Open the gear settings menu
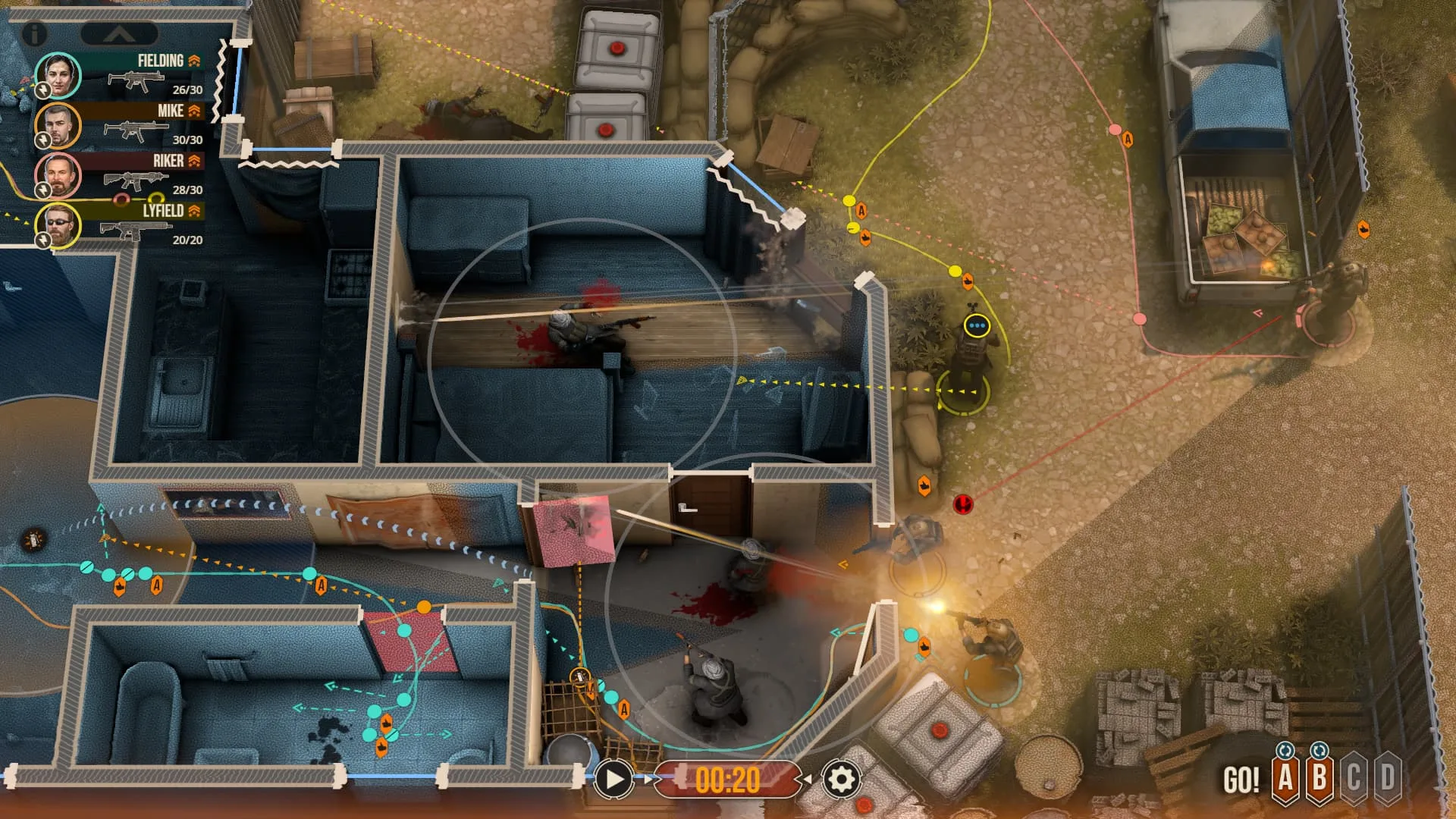 click(841, 779)
